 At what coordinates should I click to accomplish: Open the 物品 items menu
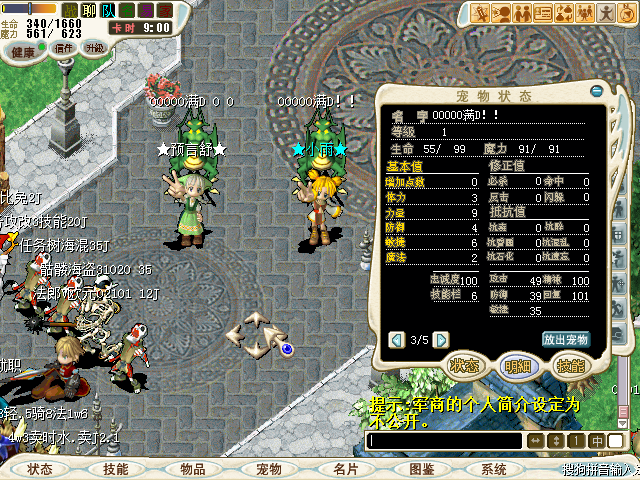pos(193,469)
